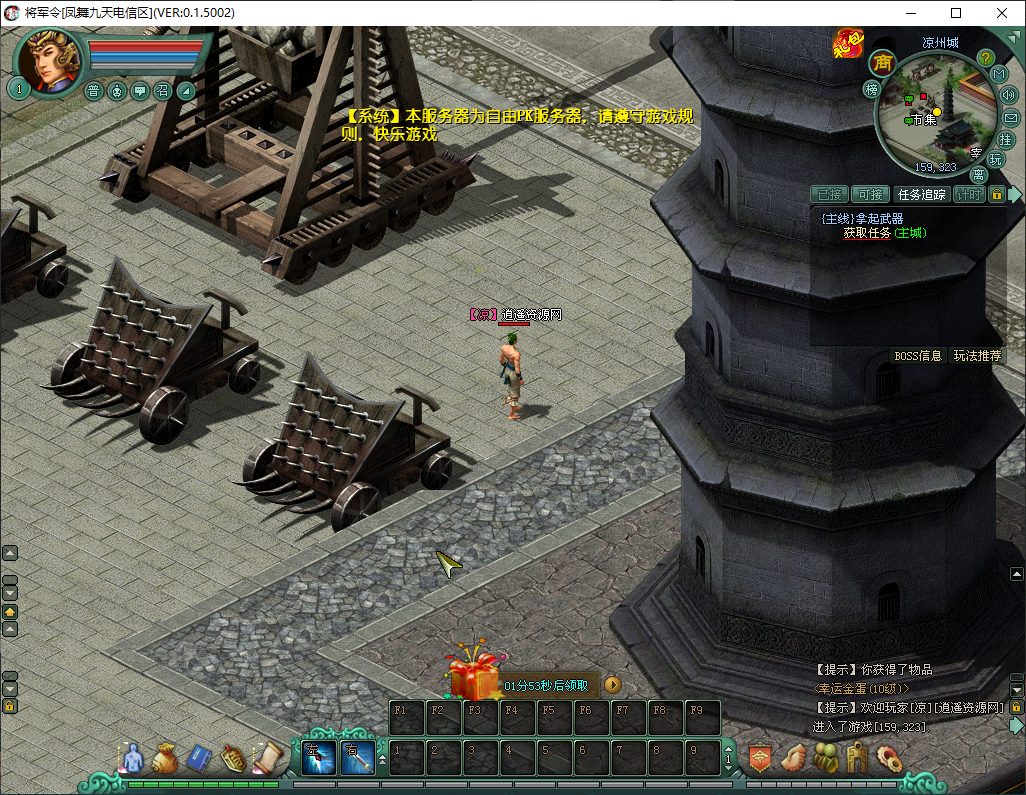This screenshot has width=1026, height=795.
Task: Open the mail envelope icon
Action: [1010, 117]
